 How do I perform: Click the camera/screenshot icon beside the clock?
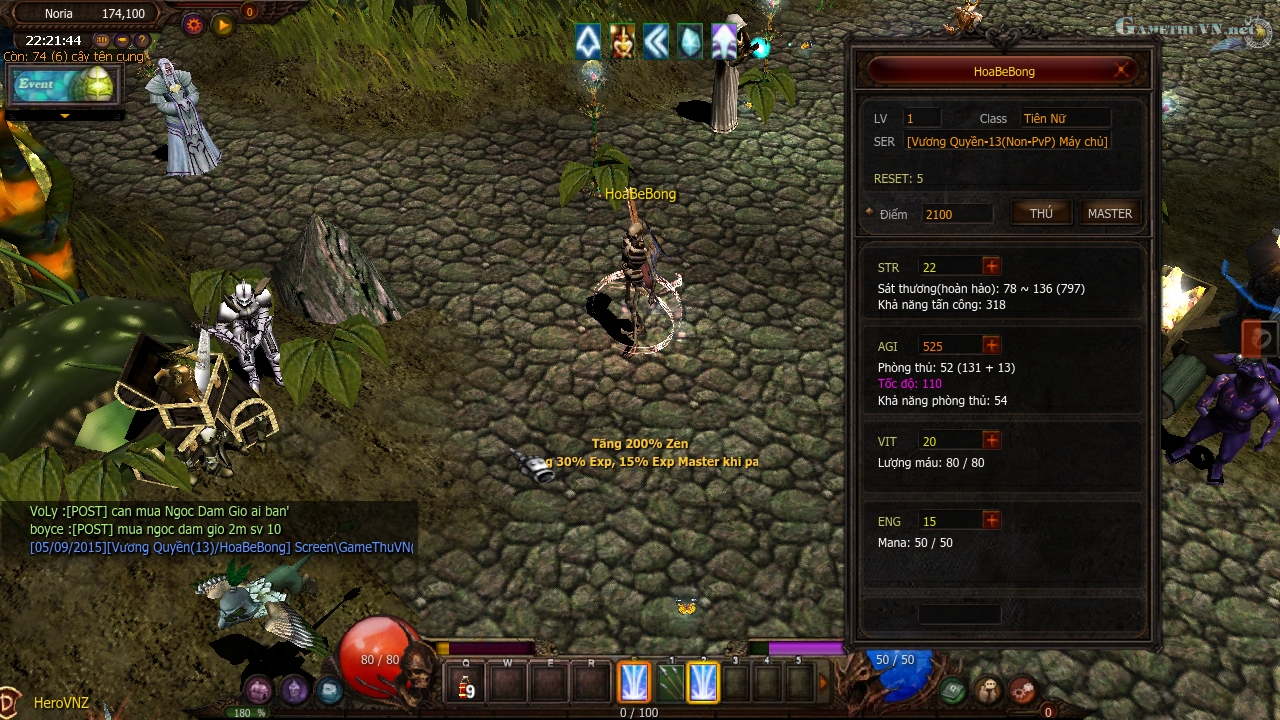[x=121, y=40]
